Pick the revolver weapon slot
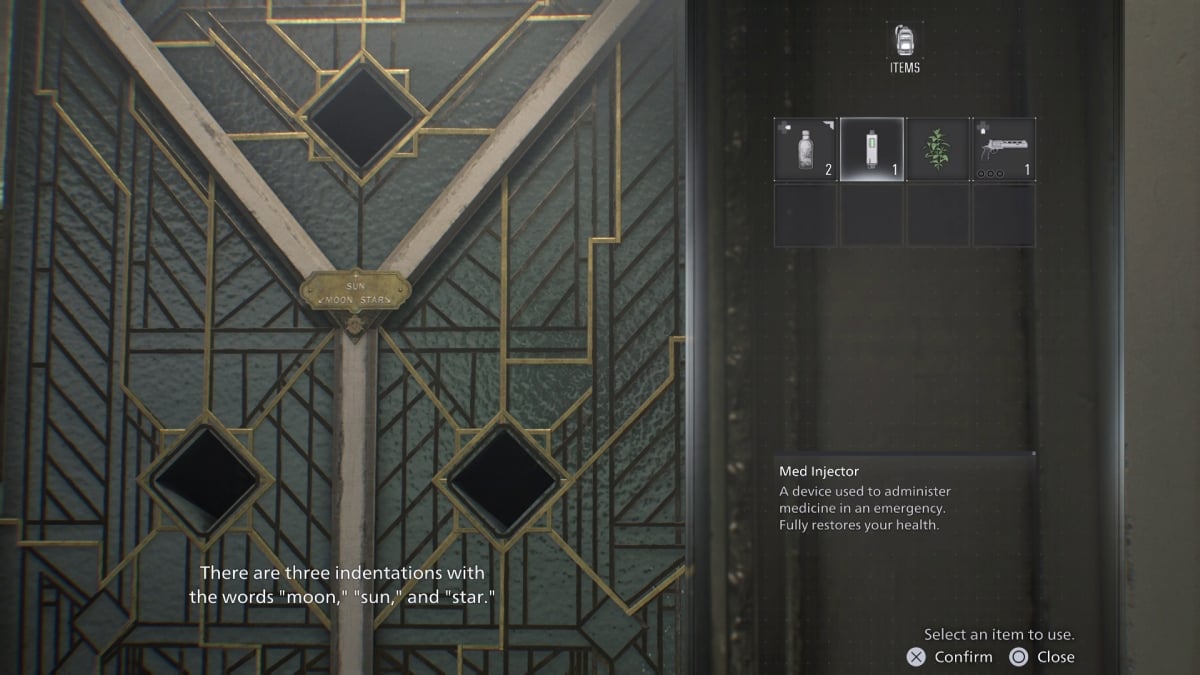1200x675 pixels. click(1004, 149)
